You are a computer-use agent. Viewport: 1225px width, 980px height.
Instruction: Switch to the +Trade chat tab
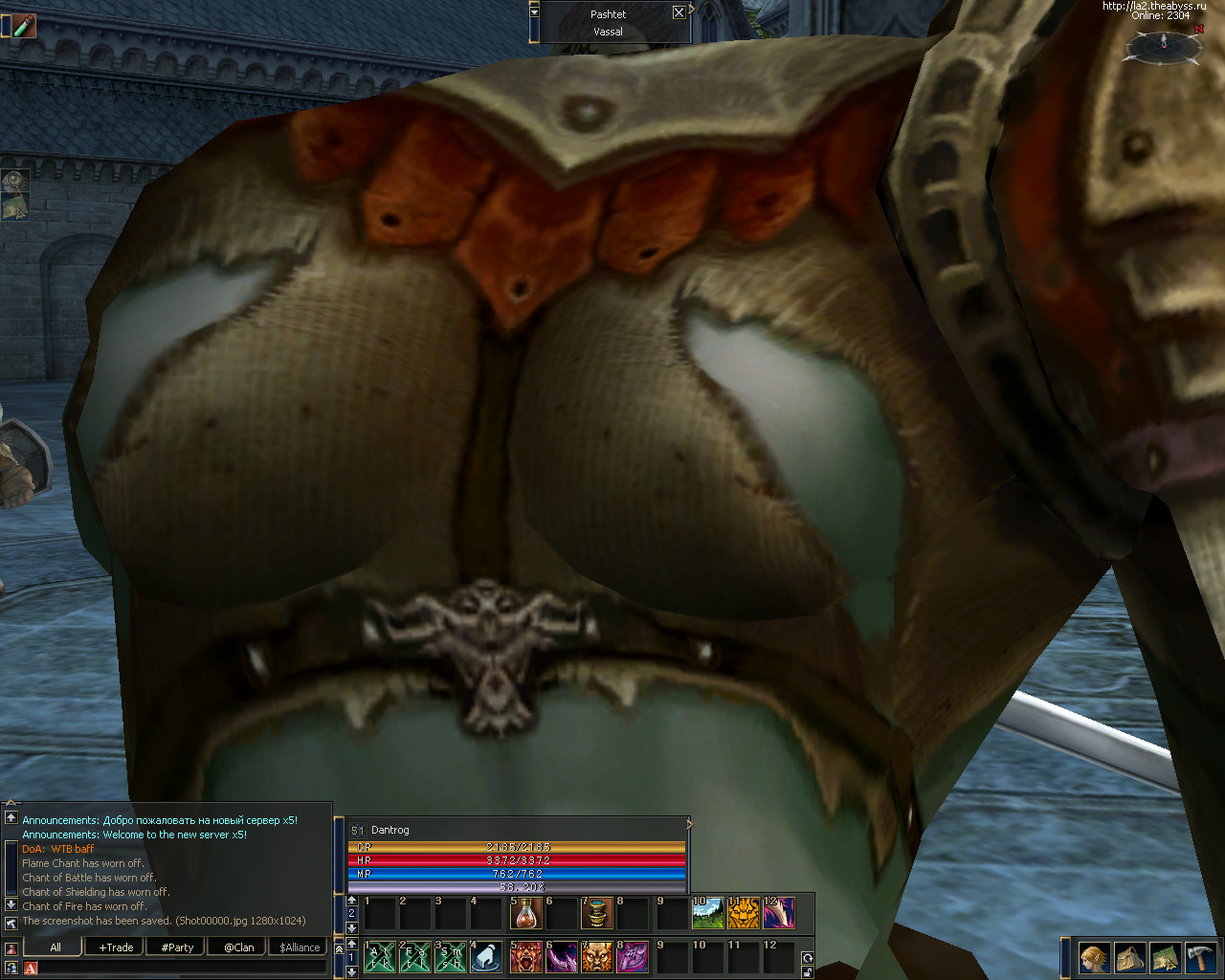(x=116, y=947)
